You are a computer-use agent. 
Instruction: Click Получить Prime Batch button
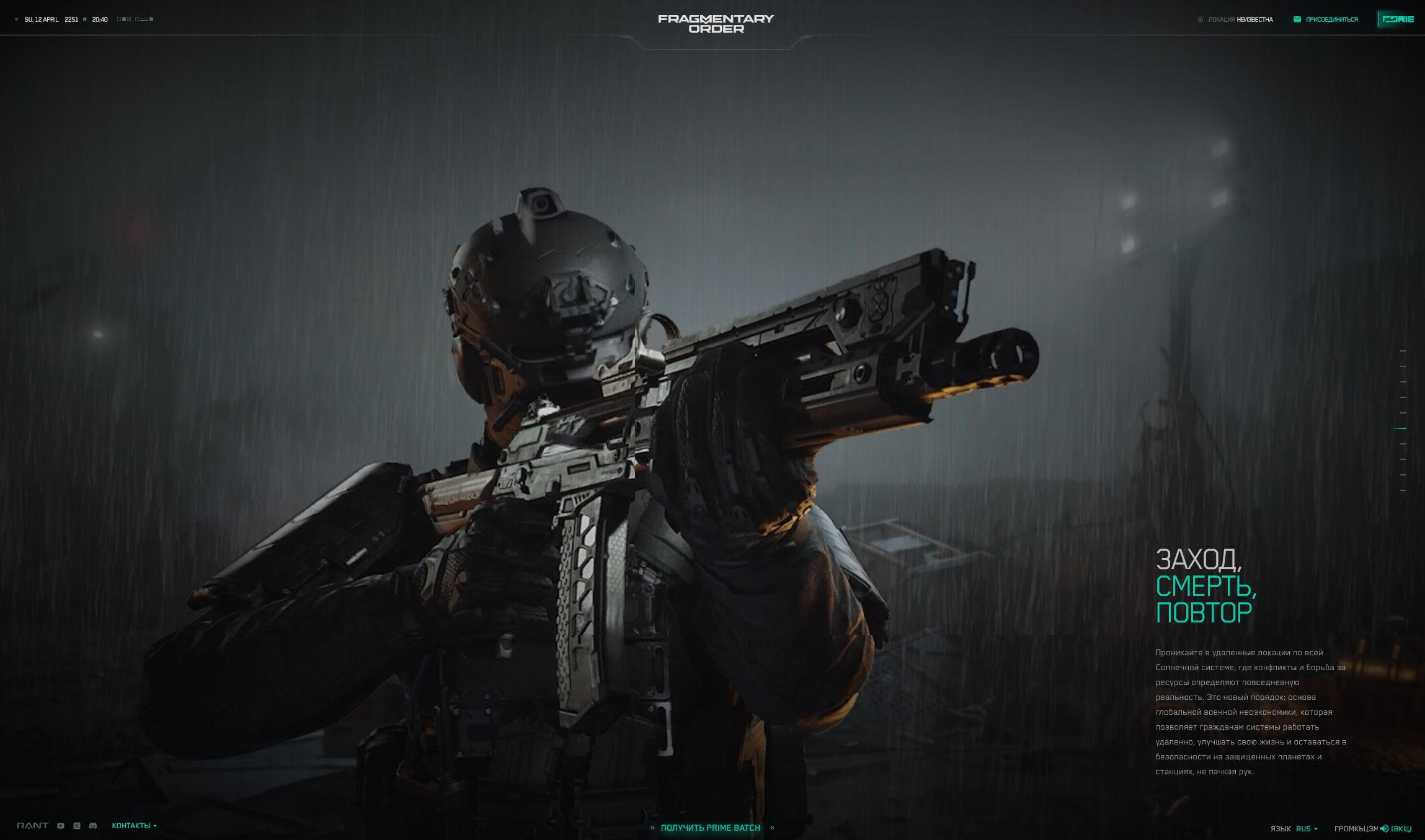click(711, 828)
